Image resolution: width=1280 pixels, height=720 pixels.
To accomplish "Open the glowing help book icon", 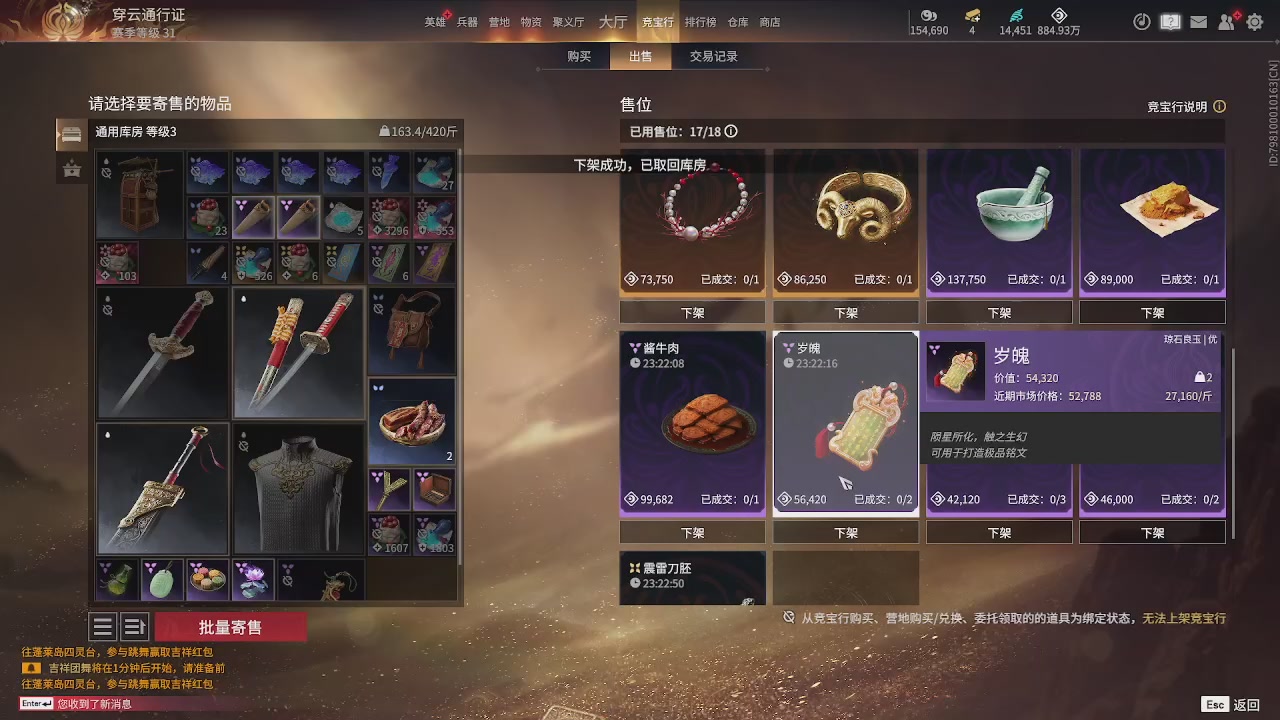I will pos(1170,21).
